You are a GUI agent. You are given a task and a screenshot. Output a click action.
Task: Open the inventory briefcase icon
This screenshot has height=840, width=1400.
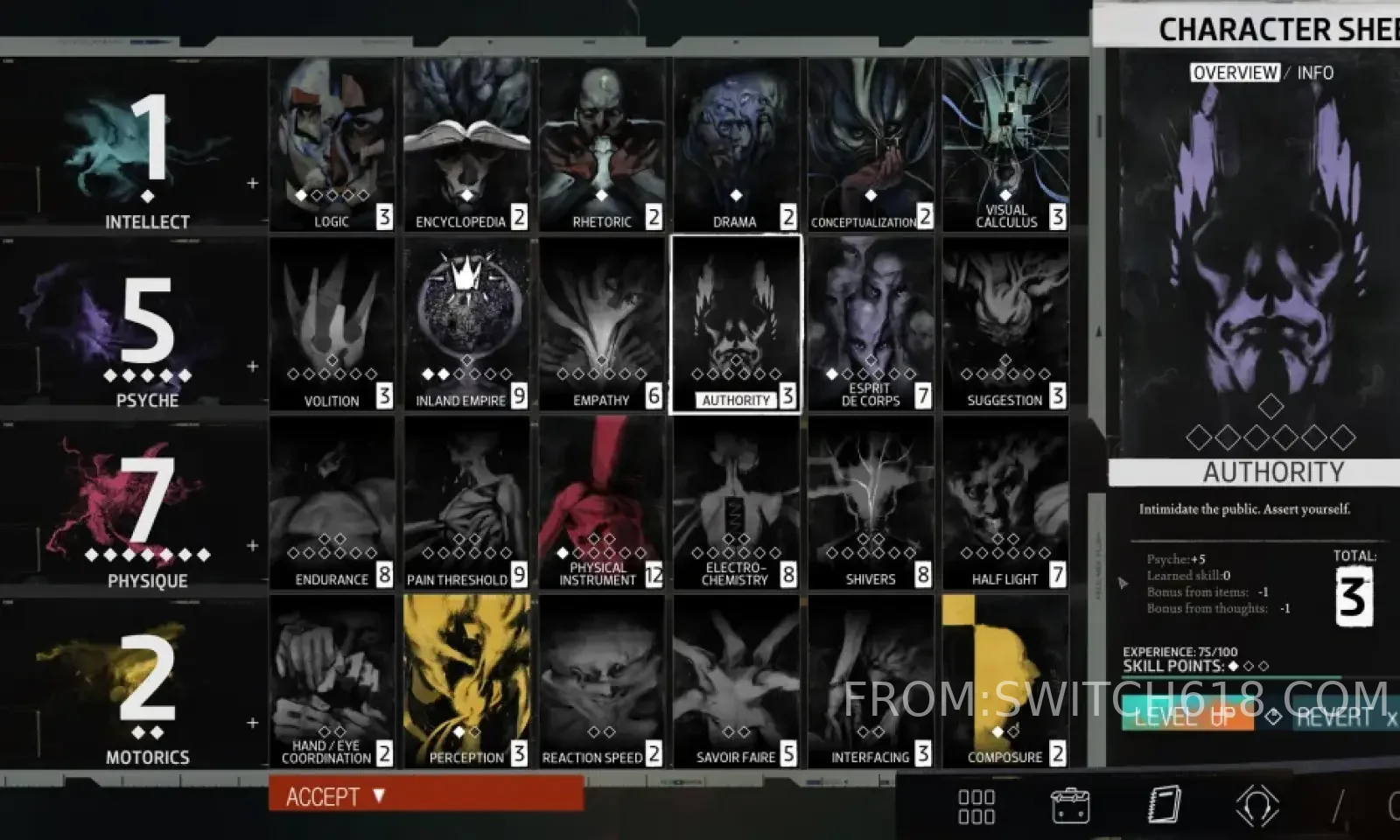click(x=1069, y=805)
